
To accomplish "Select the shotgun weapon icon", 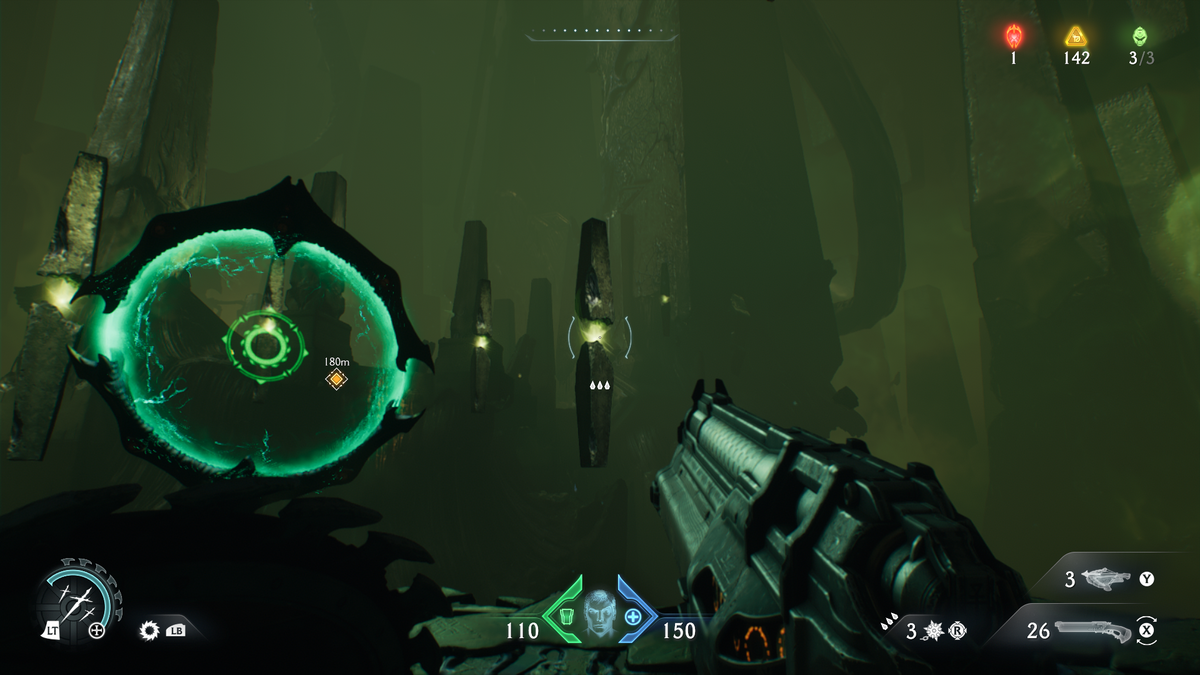I will point(1093,630).
